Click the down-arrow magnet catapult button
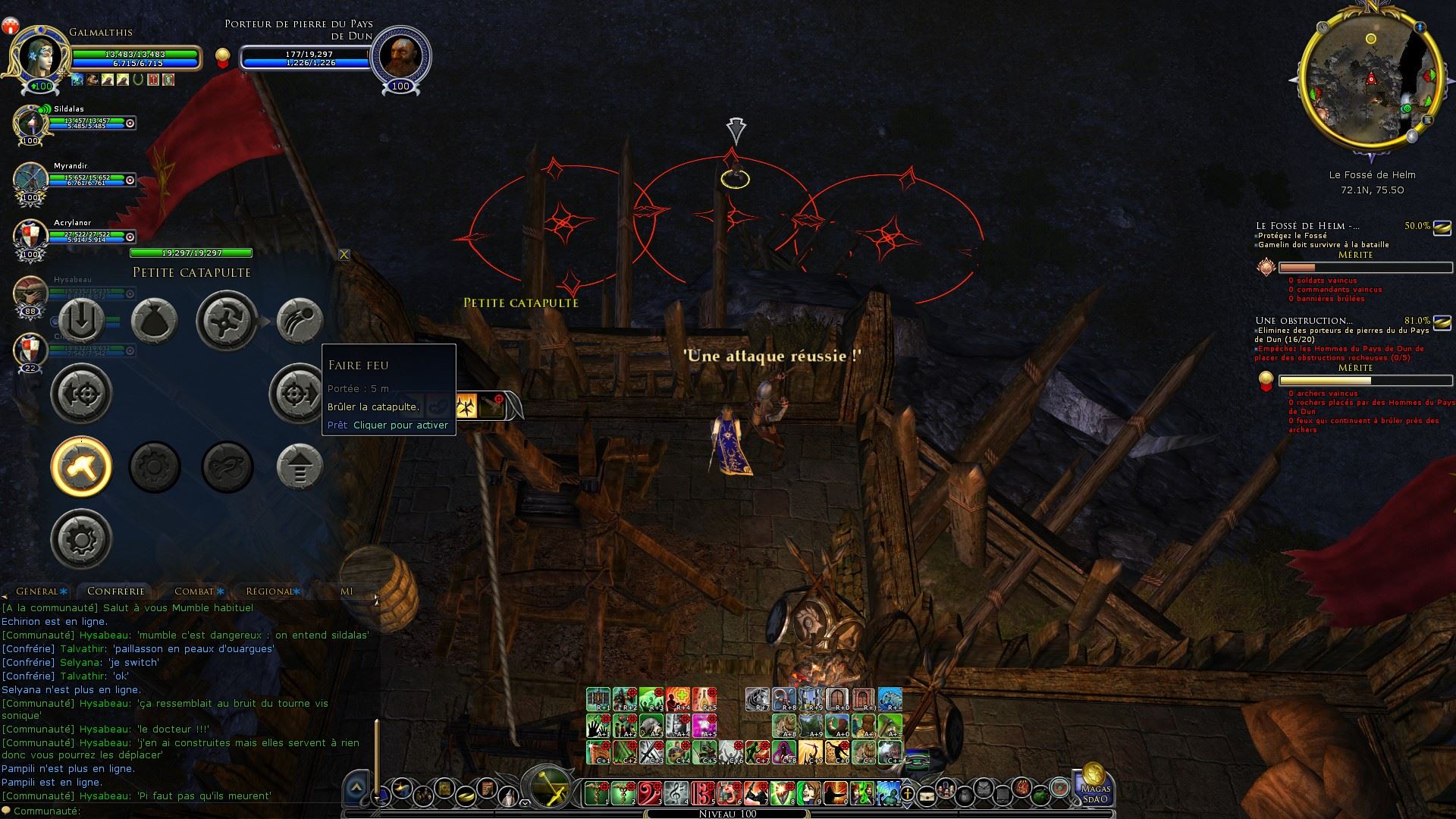The image size is (1456, 819). (81, 321)
